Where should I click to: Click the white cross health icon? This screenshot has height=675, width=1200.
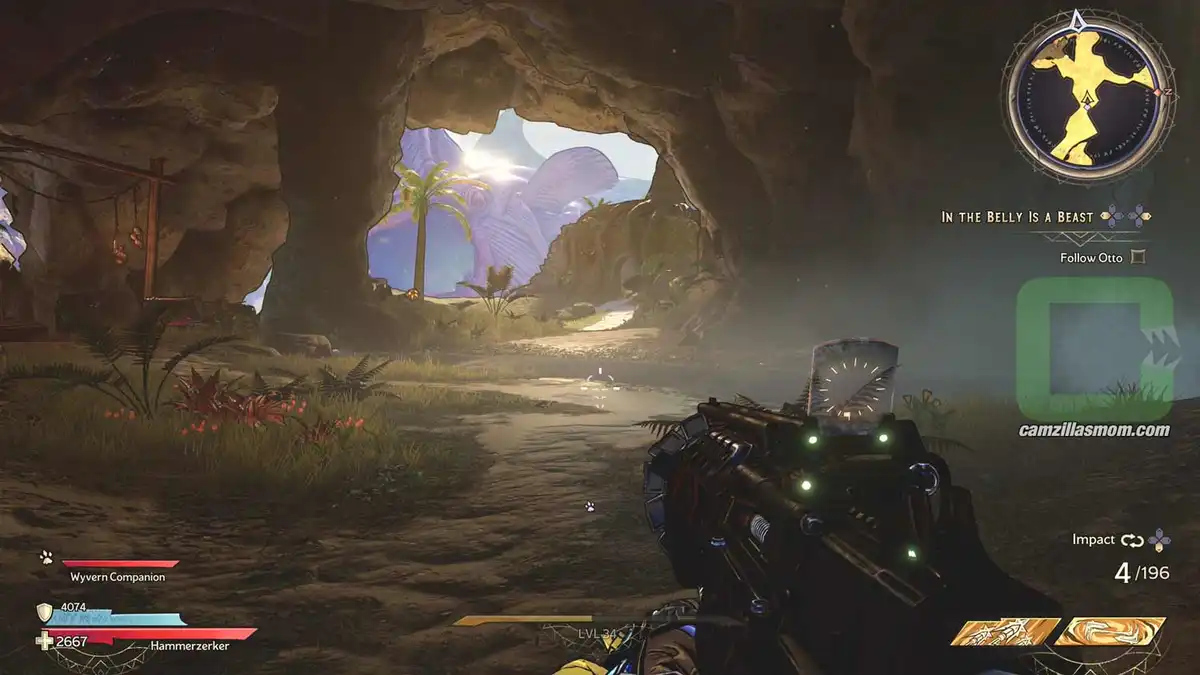coord(44,641)
